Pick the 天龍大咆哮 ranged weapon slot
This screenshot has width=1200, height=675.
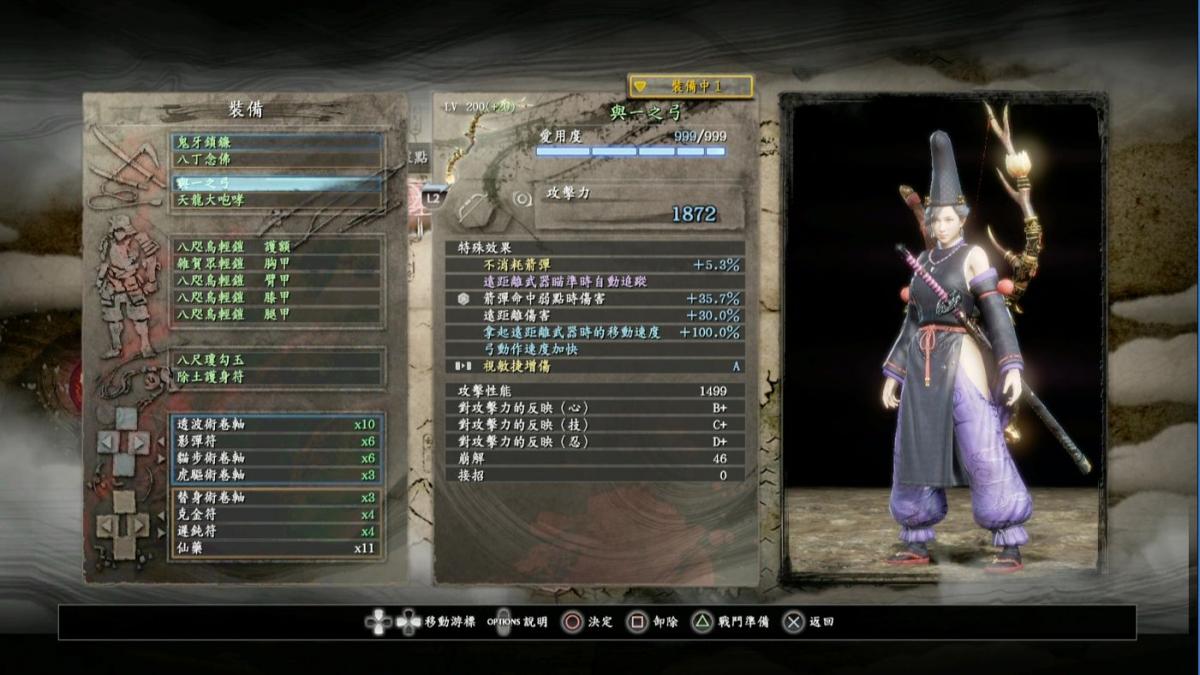tap(276, 200)
